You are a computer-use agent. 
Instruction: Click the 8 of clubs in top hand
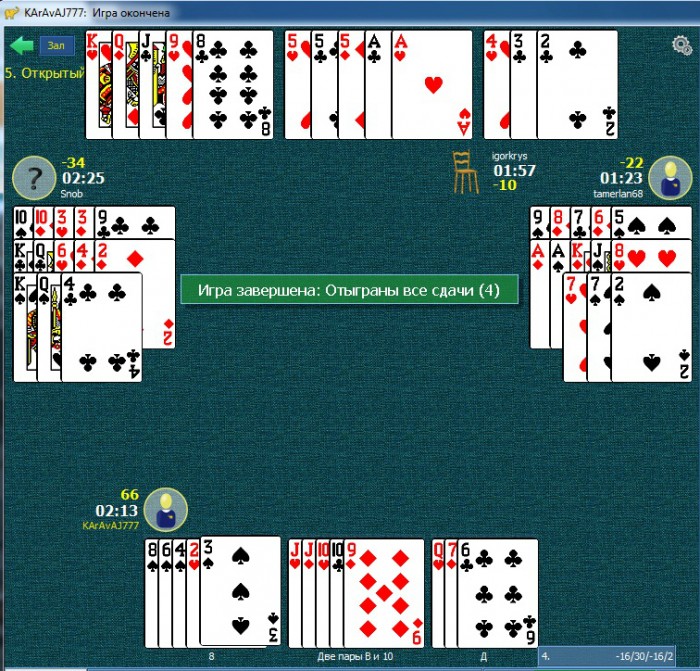point(234,85)
